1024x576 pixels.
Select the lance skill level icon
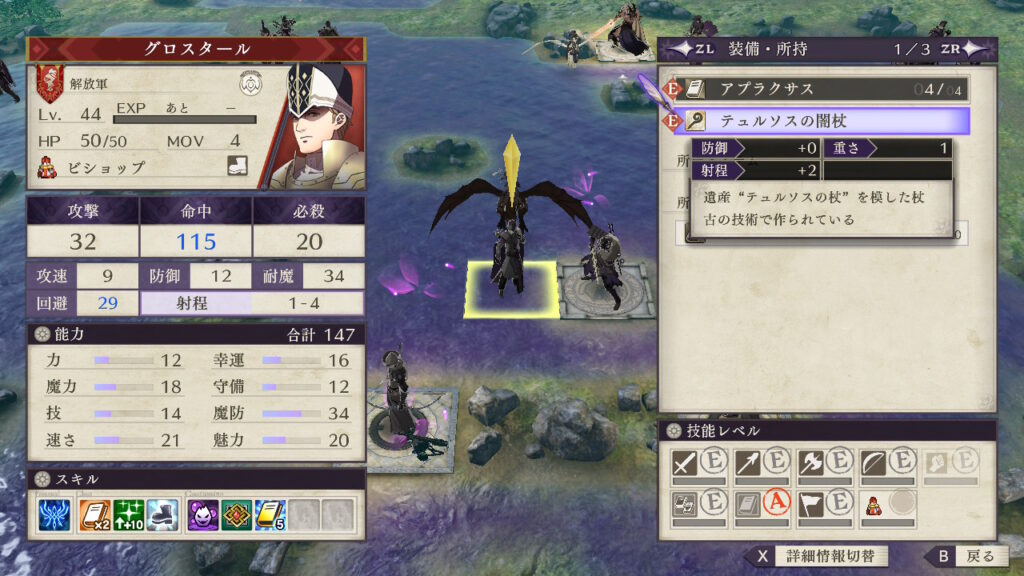coord(747,462)
